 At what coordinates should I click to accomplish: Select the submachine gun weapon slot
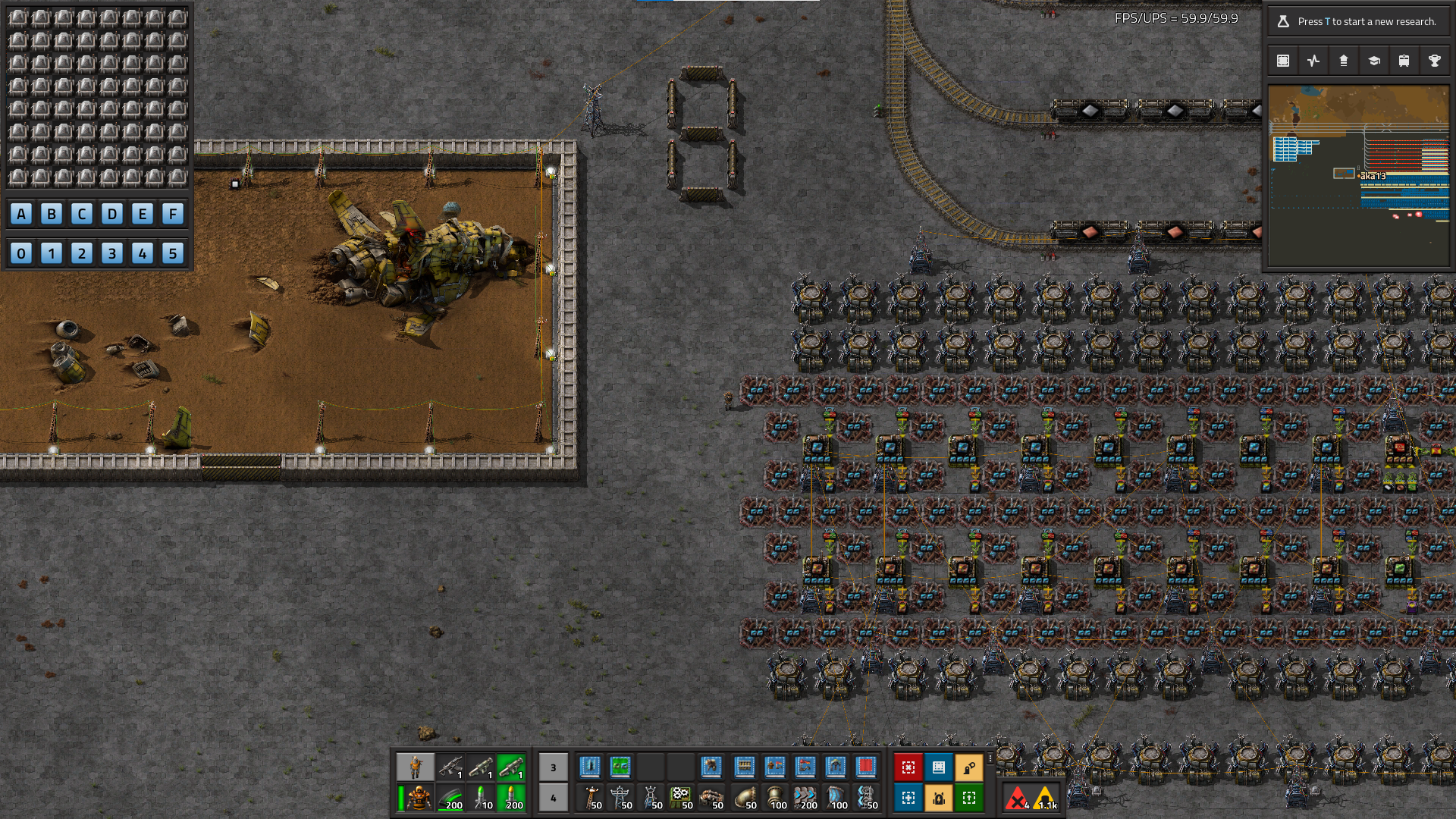pyautogui.click(x=450, y=767)
